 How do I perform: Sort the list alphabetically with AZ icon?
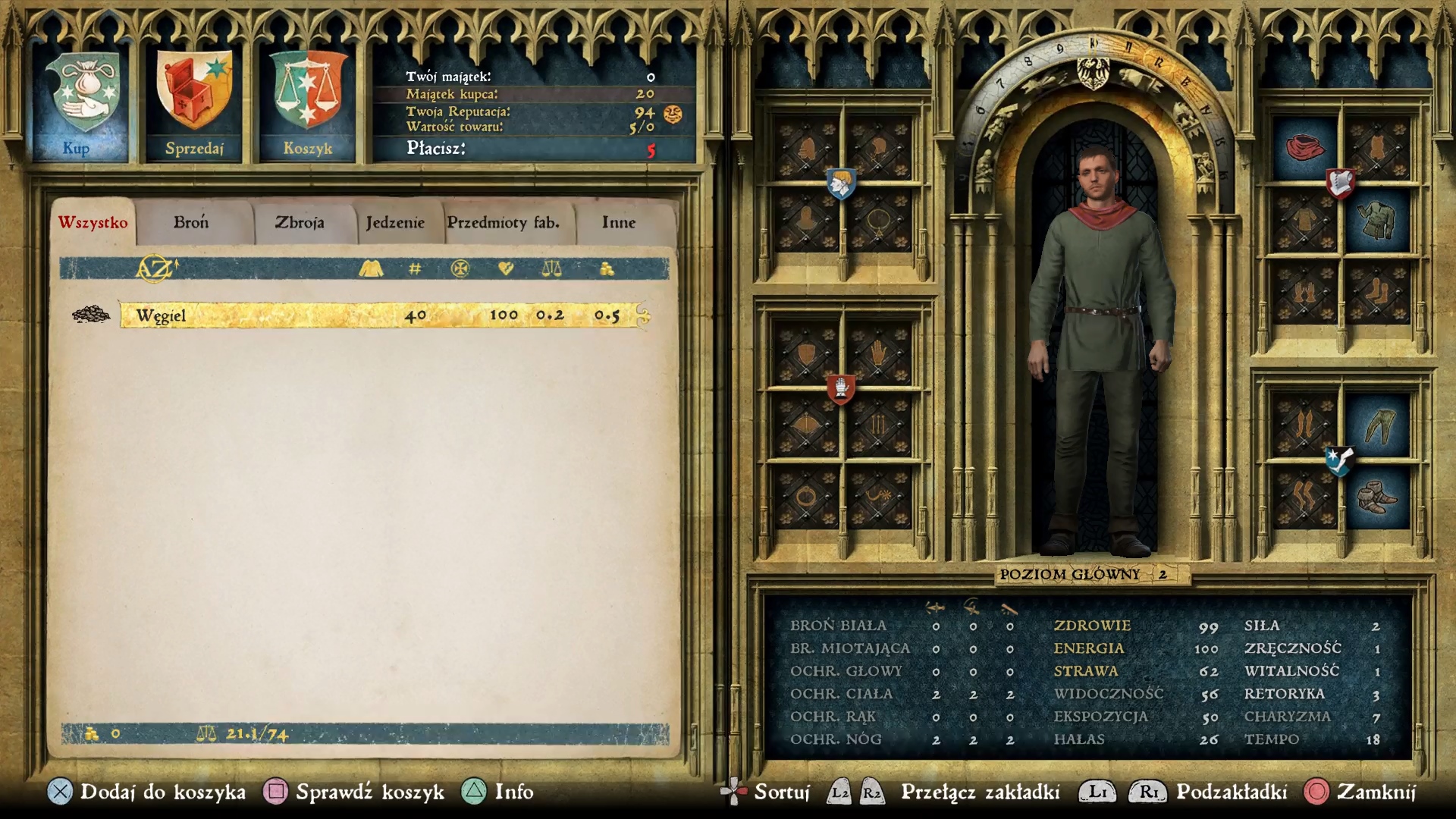[156, 268]
